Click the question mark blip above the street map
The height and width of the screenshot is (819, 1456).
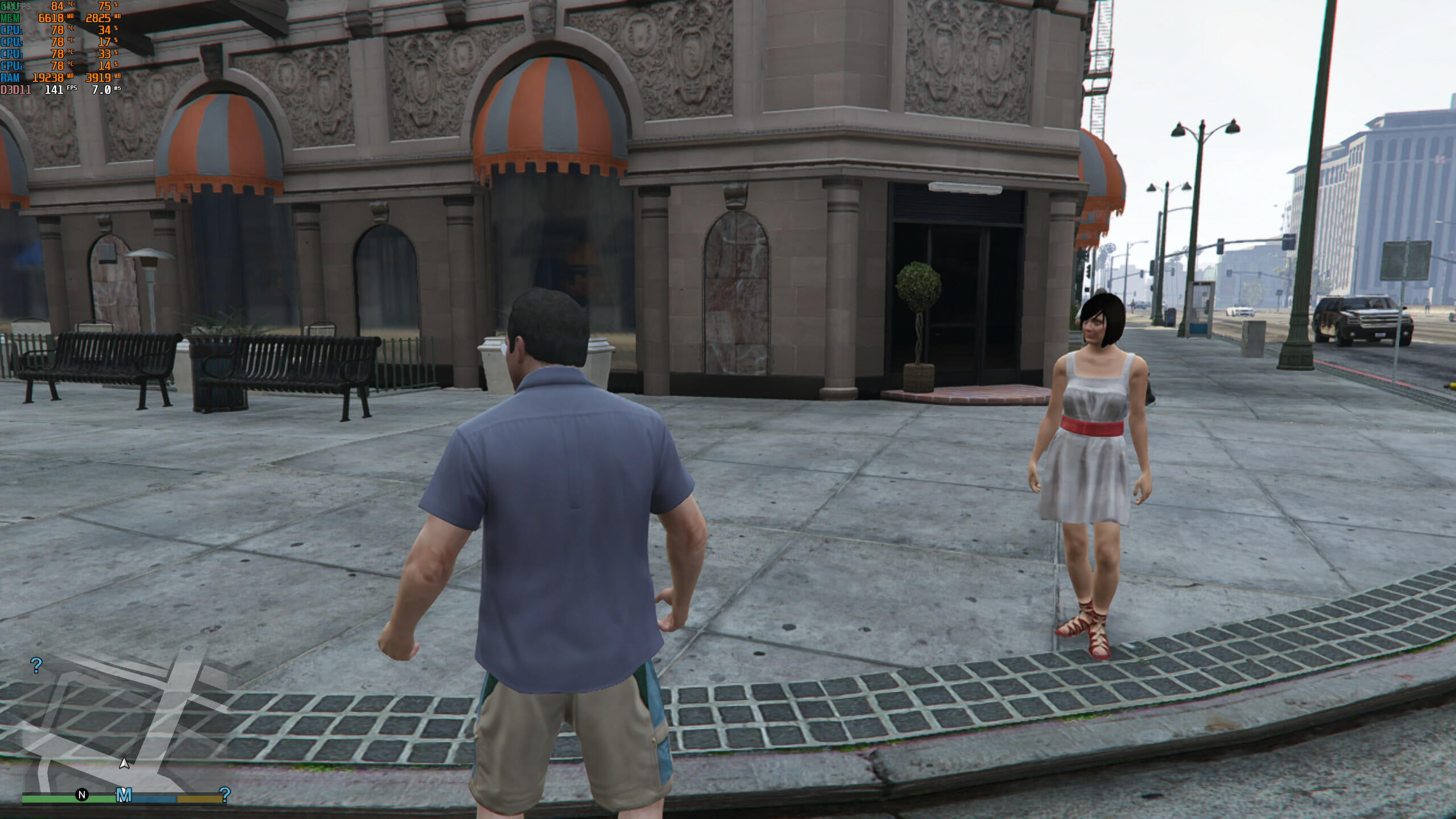tap(36, 665)
